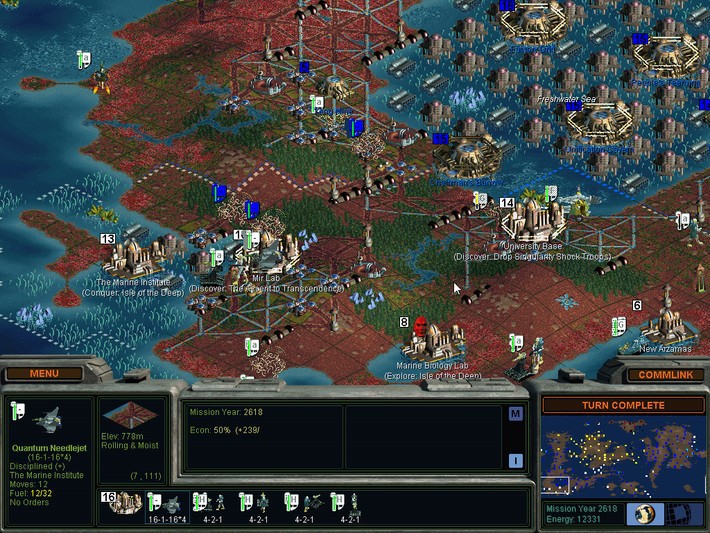Image resolution: width=710 pixels, height=533 pixels.
Task: Select the base icon in unit stack
Action: pyautogui.click(x=122, y=503)
